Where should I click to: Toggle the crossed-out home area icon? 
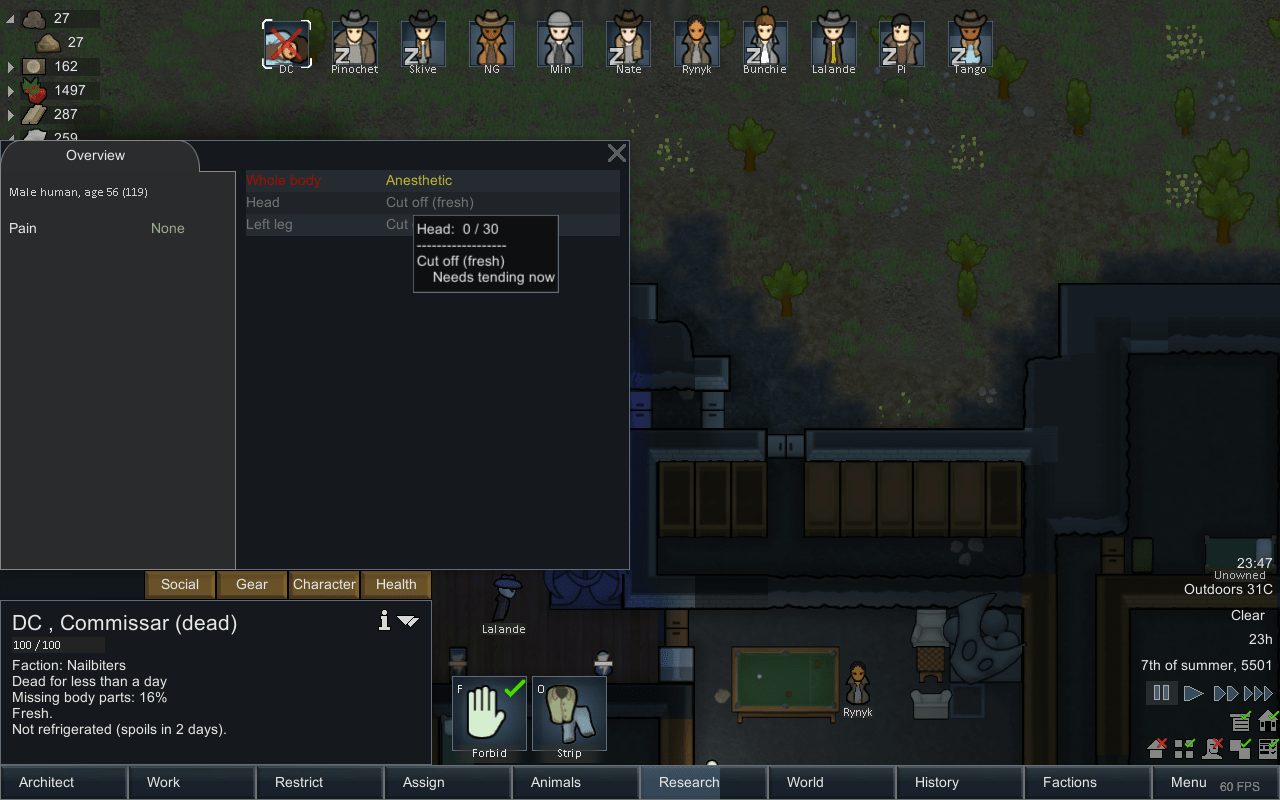(1156, 748)
